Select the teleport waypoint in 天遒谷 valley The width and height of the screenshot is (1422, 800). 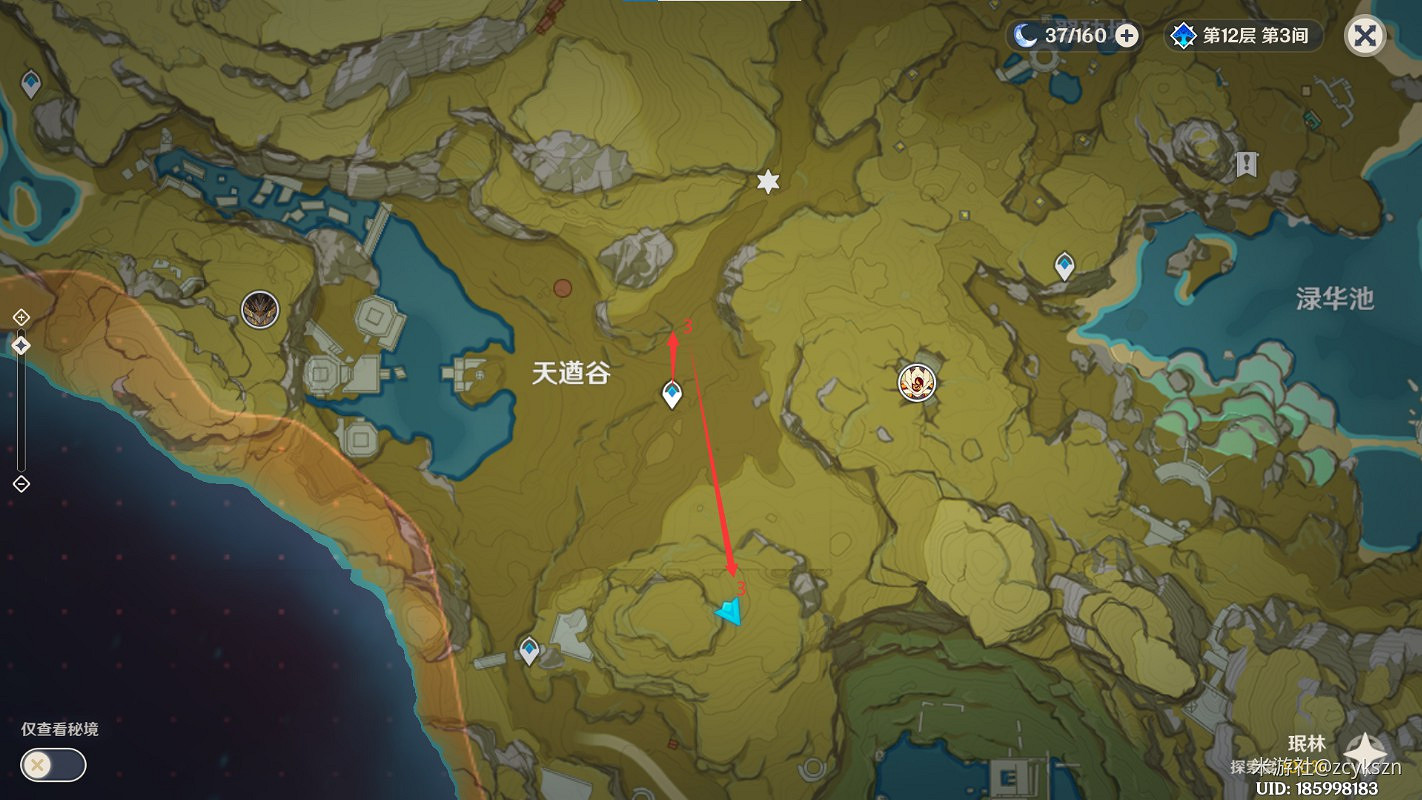pyautogui.click(x=670, y=394)
